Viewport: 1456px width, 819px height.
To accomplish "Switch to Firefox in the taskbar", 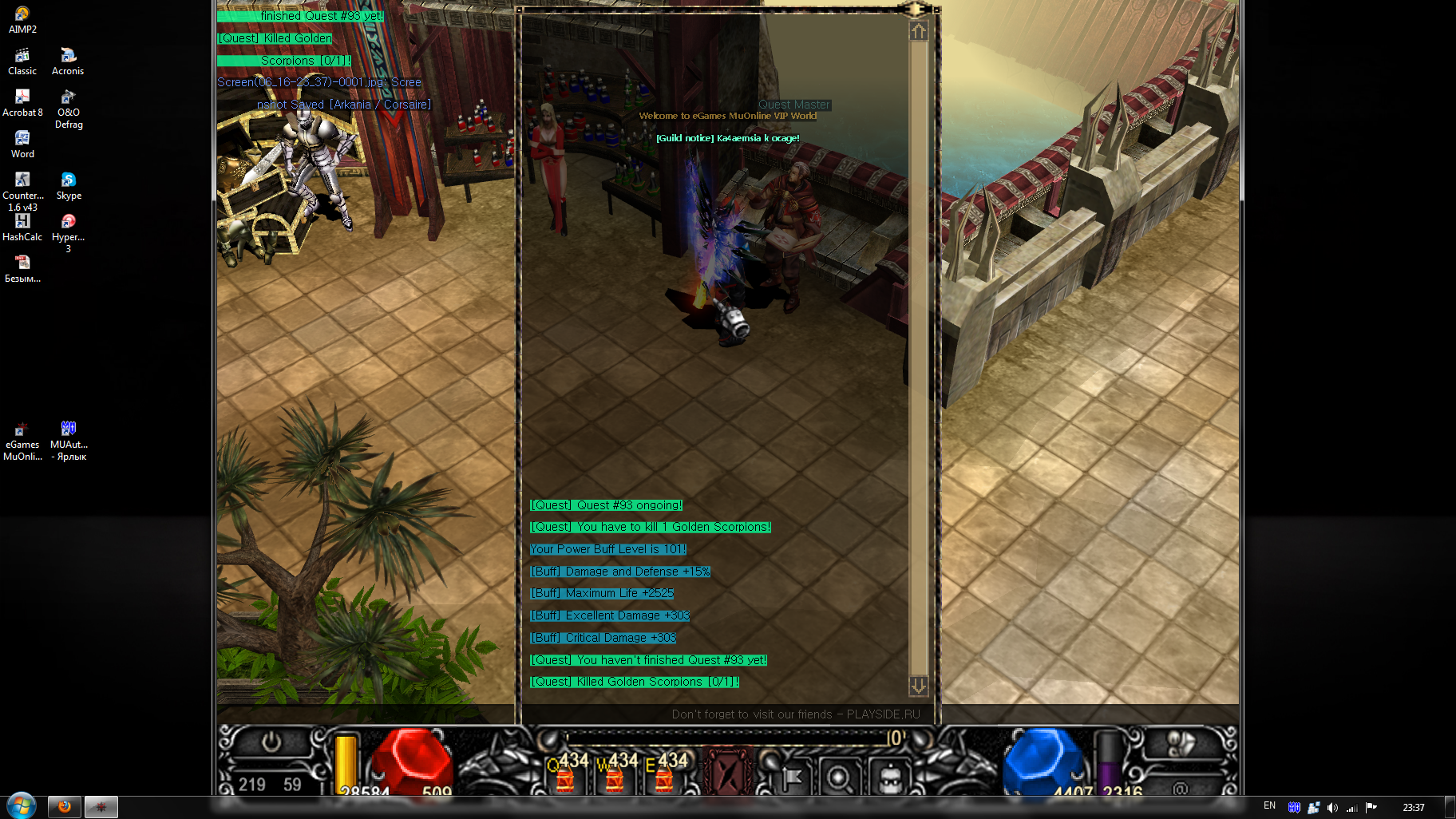I will 64,807.
